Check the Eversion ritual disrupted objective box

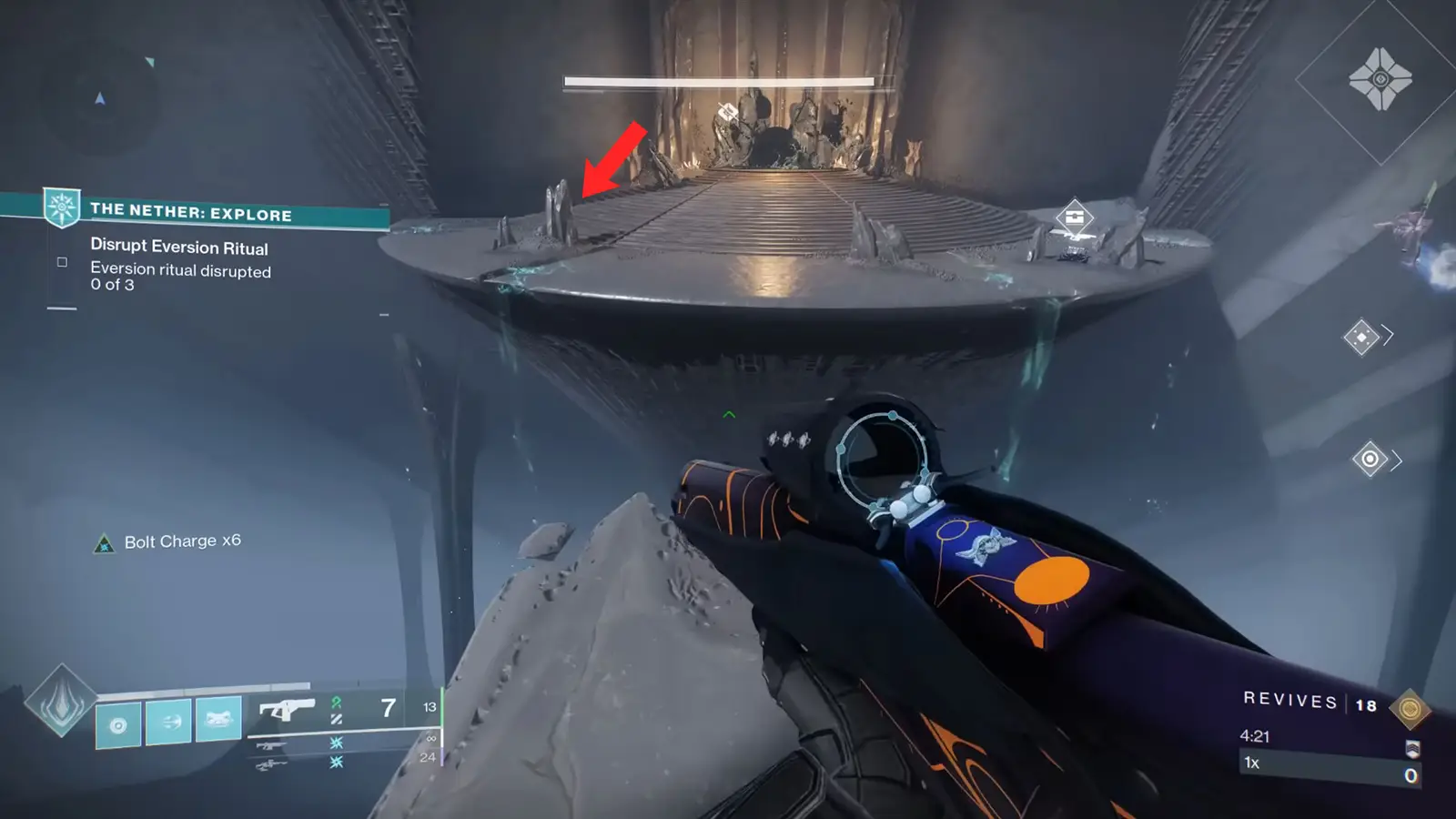pos(60,262)
